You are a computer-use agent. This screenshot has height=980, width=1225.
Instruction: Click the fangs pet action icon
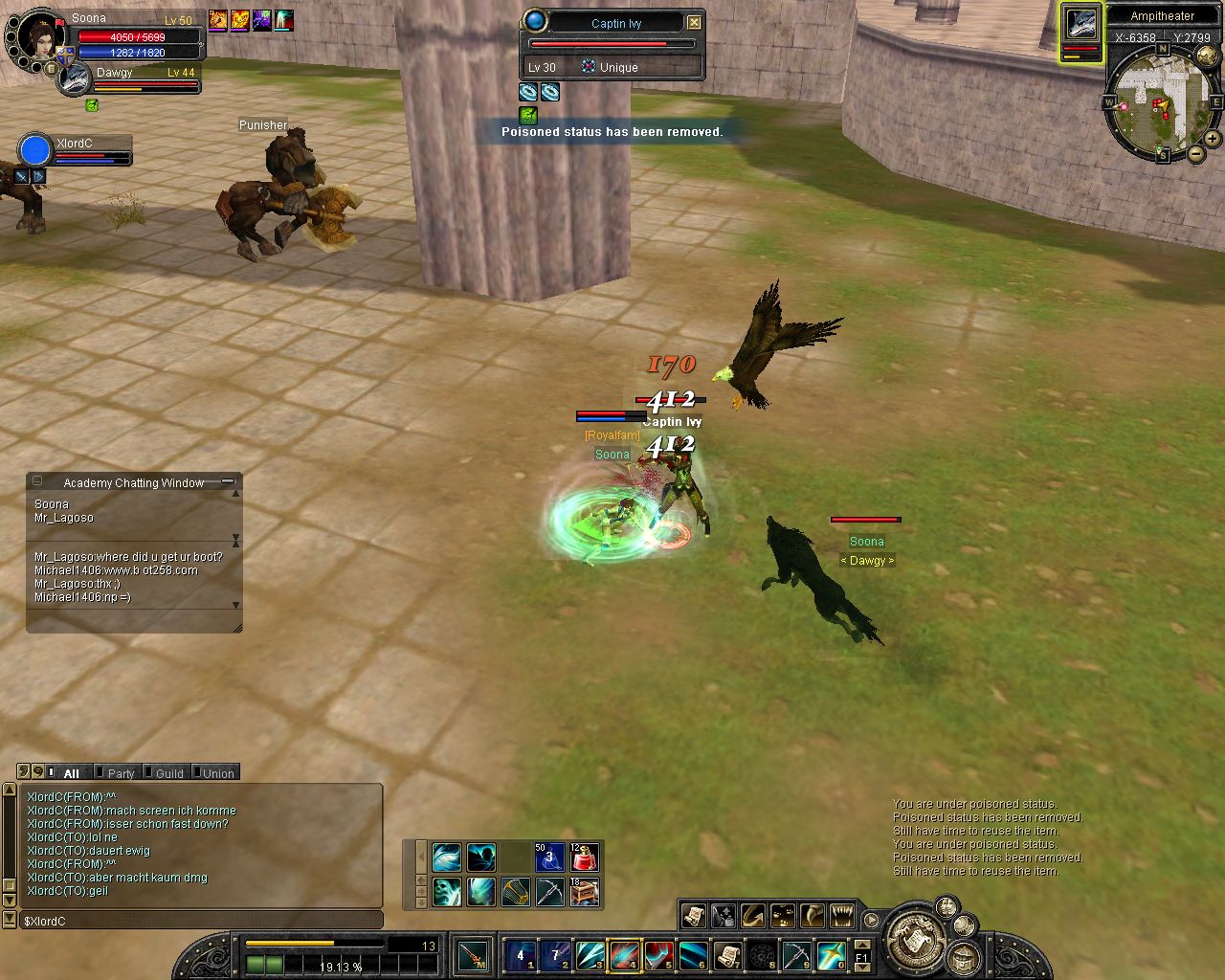[842, 916]
